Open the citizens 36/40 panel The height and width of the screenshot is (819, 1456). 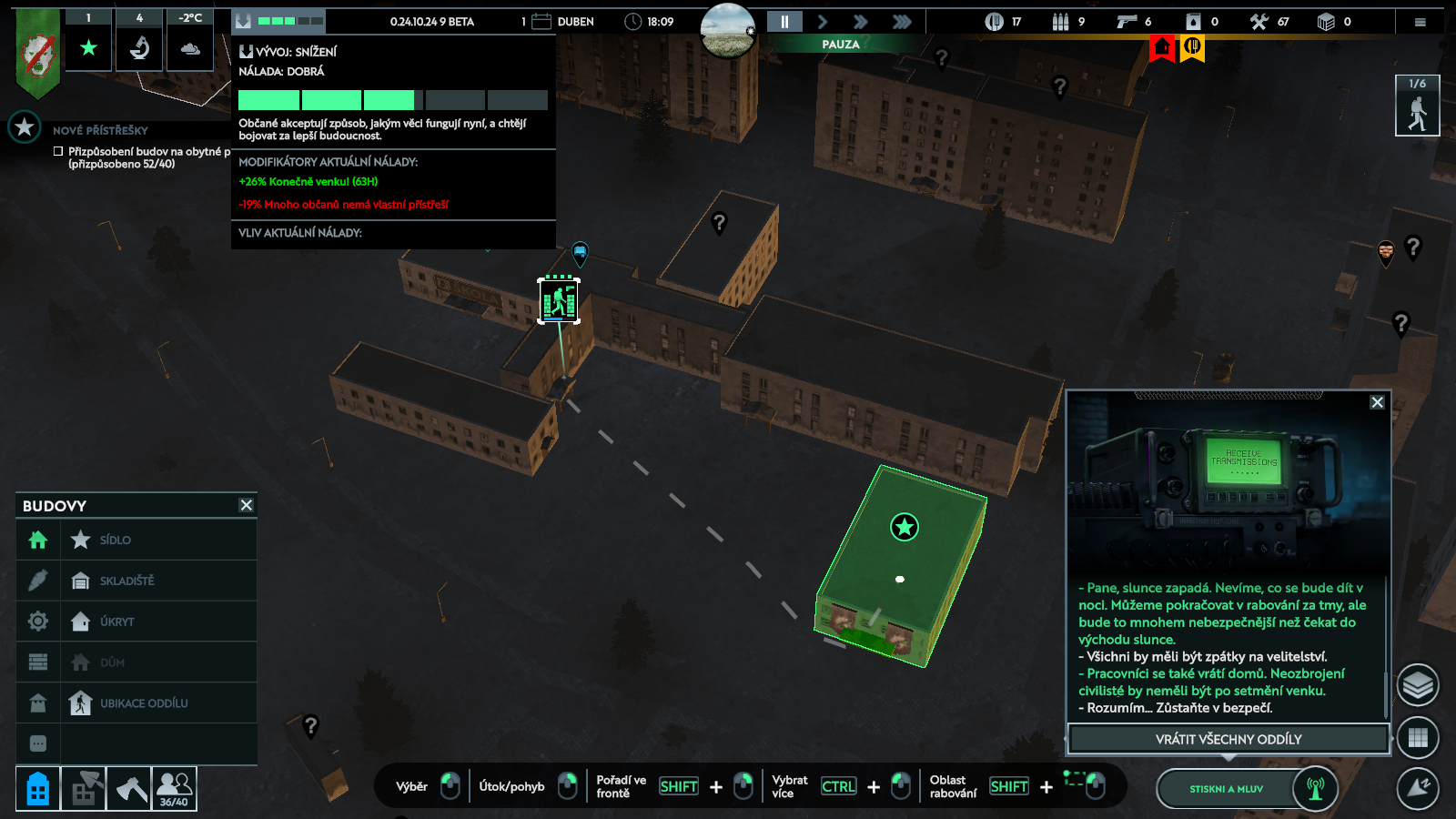coord(174,789)
